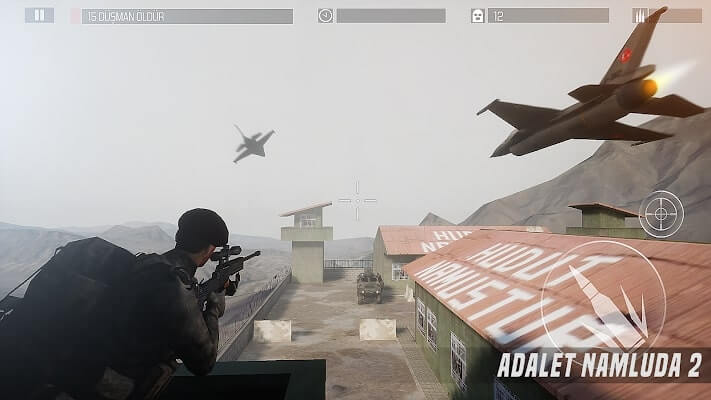Pause the game with the pause button

tap(39, 15)
